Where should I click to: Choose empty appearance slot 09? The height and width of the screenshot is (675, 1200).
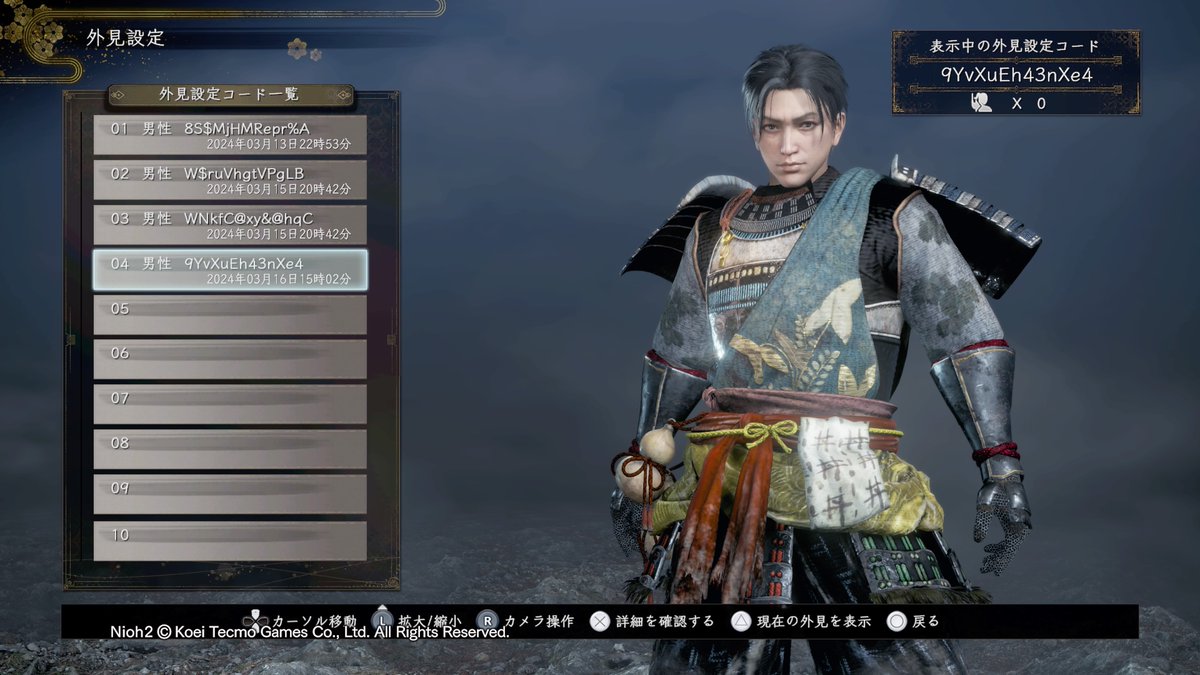(x=230, y=495)
